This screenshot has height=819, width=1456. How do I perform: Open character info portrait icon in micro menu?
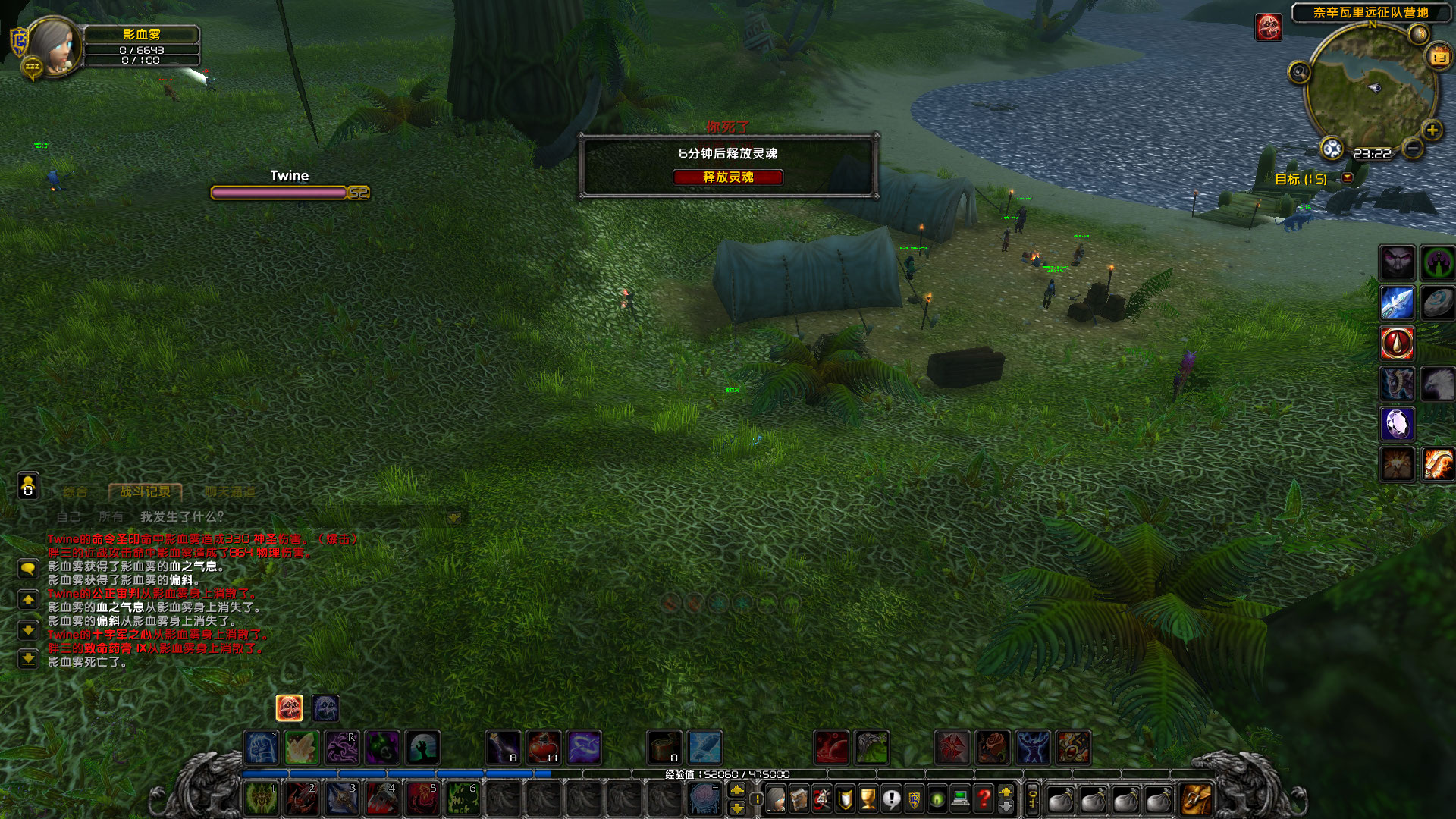click(776, 800)
